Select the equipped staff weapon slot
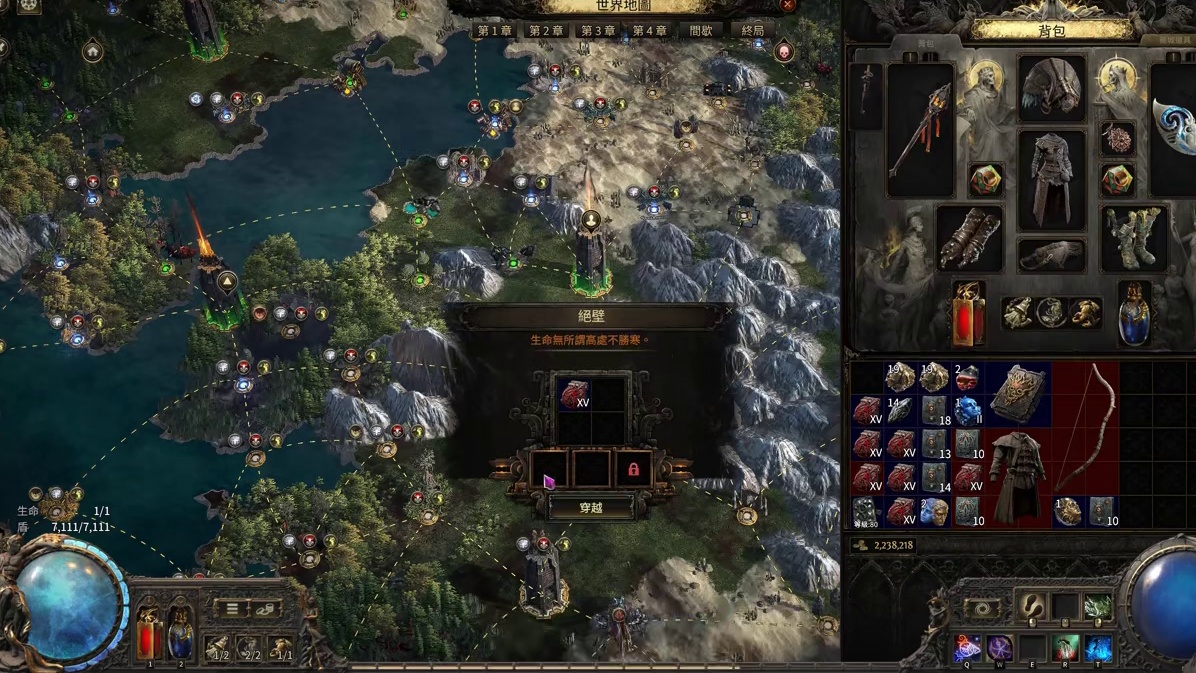 click(x=919, y=130)
